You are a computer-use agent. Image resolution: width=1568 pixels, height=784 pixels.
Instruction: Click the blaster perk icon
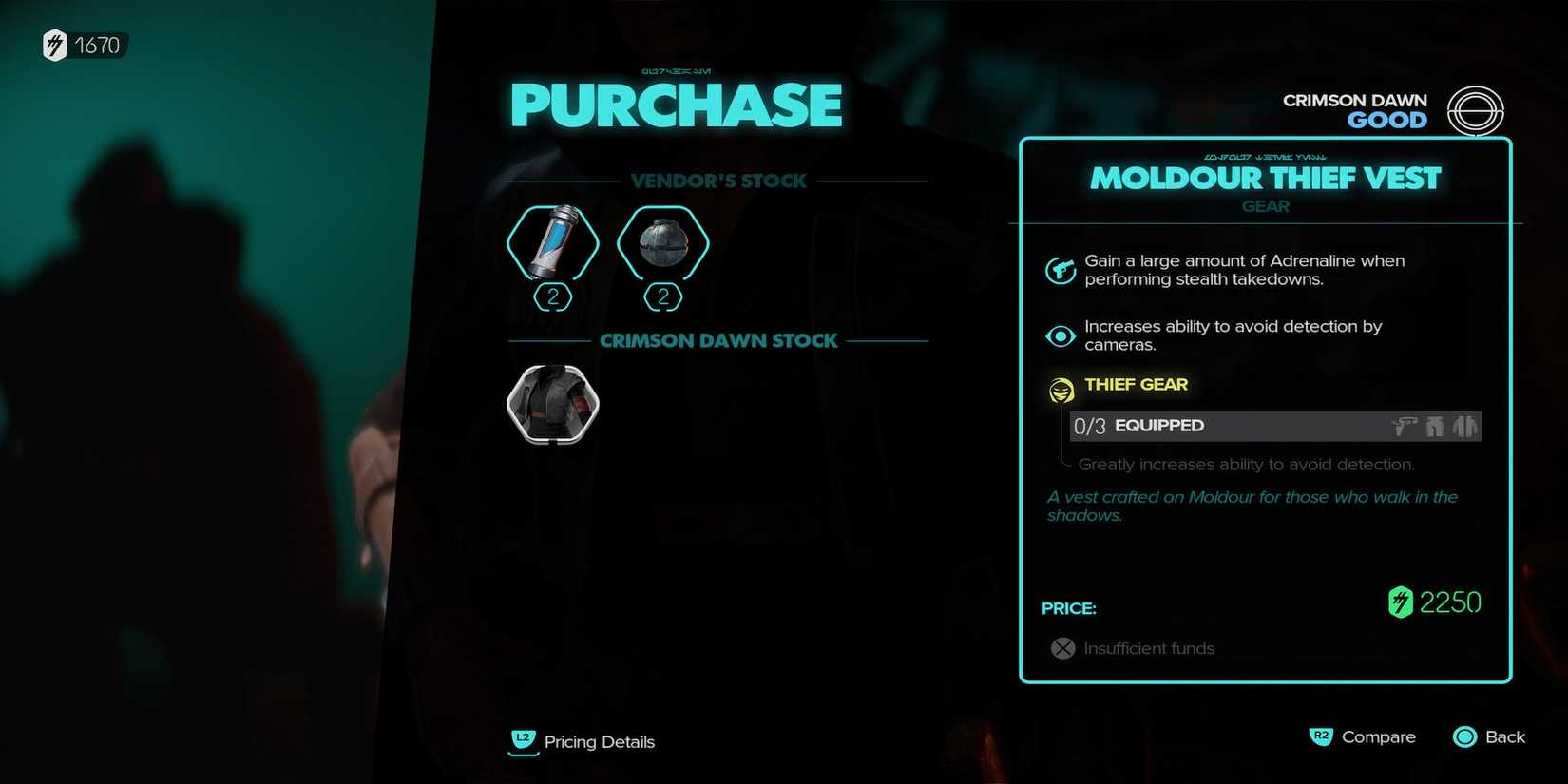[x=1061, y=269]
